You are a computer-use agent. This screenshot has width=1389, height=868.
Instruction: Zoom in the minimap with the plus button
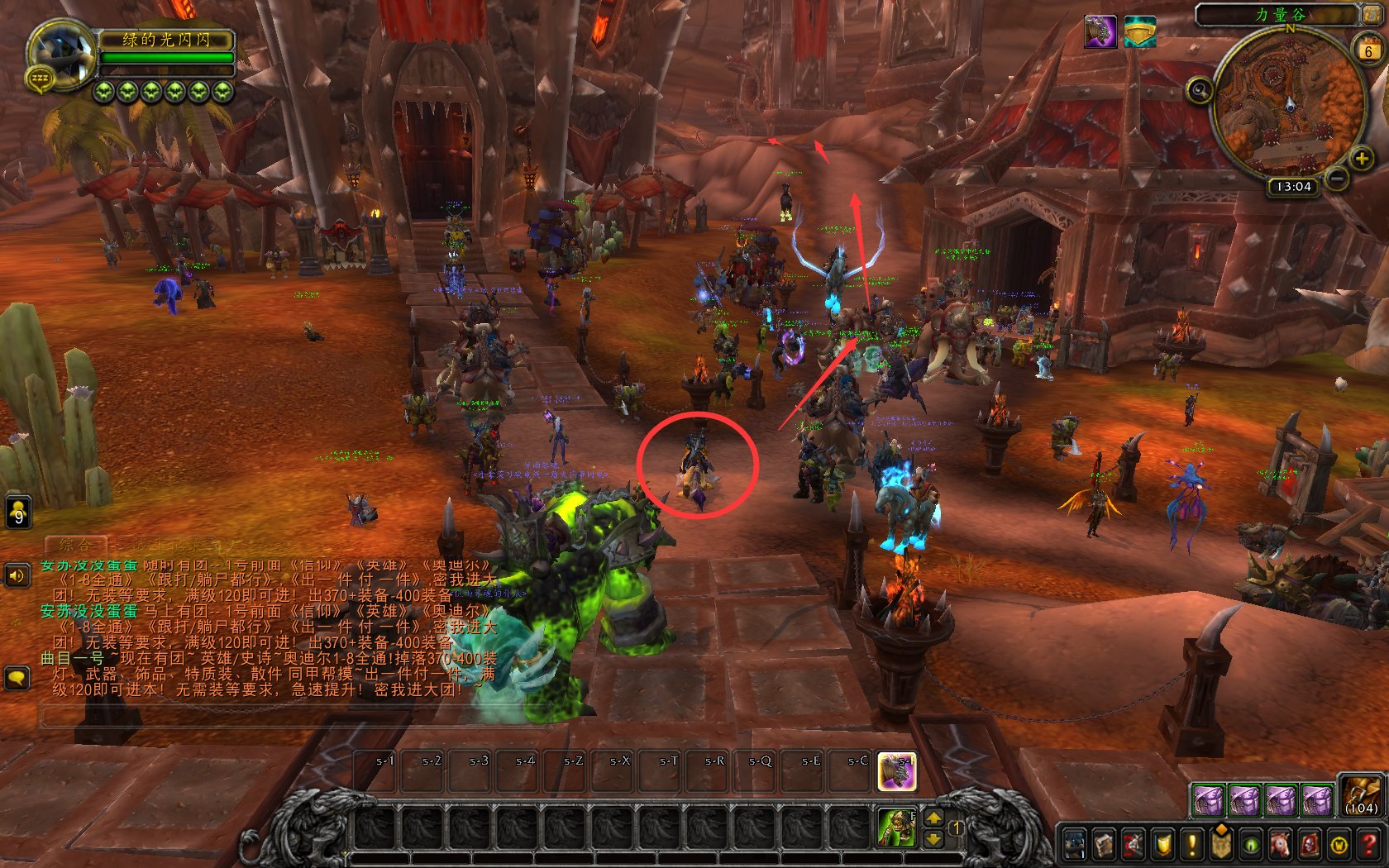pos(1360,158)
